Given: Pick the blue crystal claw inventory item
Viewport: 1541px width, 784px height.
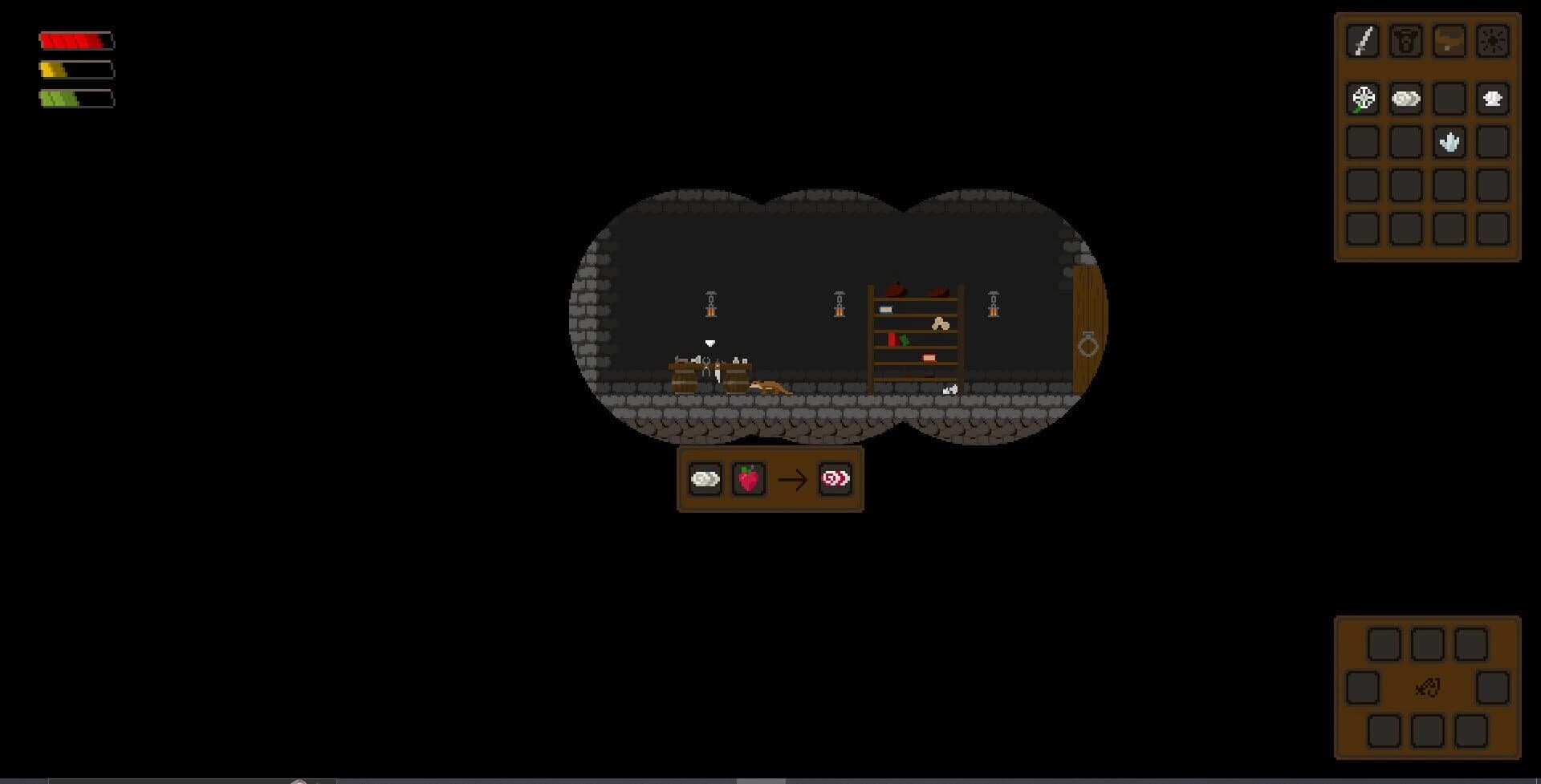Looking at the screenshot, I should pos(1448,141).
